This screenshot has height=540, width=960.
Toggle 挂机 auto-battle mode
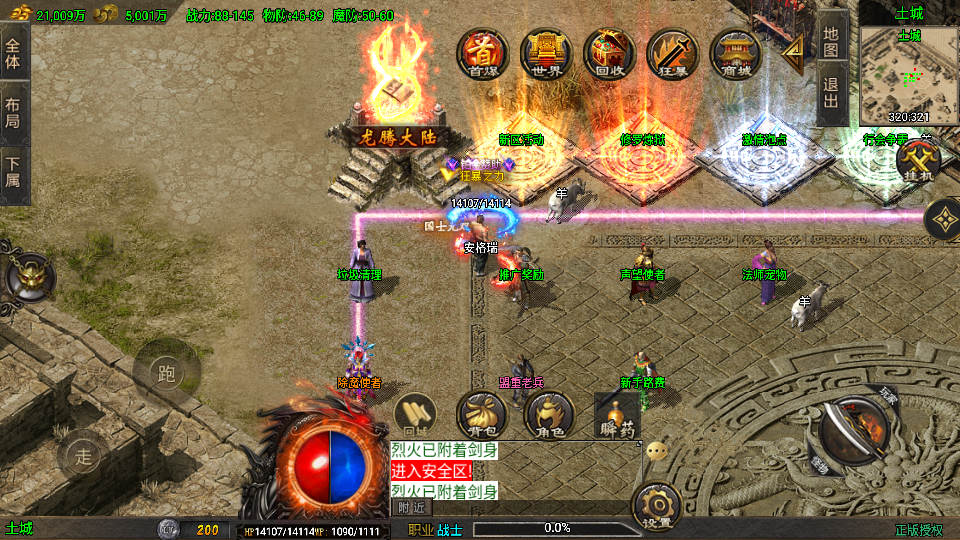[x=917, y=160]
